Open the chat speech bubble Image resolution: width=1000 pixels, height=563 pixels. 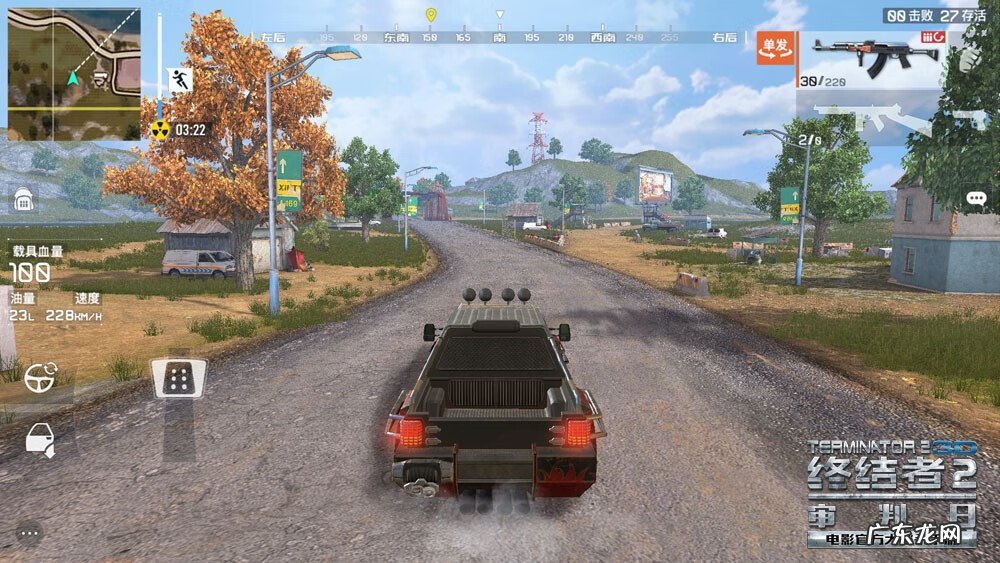click(976, 198)
